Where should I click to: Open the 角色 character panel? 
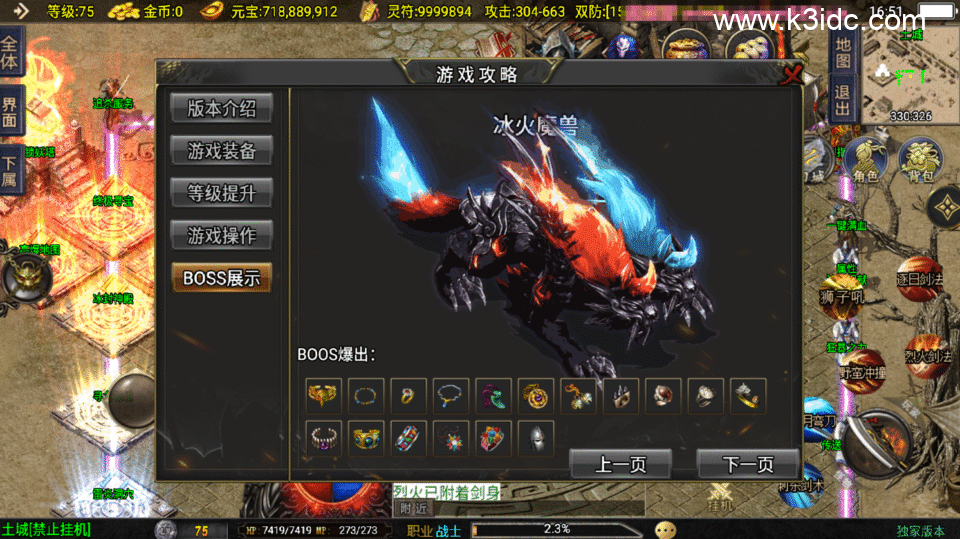coord(865,160)
